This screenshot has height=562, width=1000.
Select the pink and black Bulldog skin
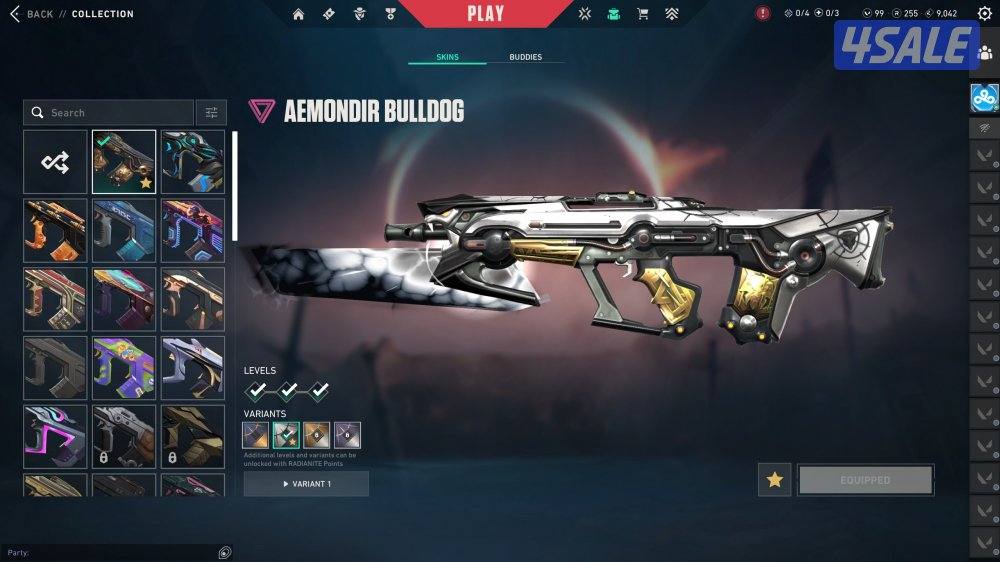point(56,436)
